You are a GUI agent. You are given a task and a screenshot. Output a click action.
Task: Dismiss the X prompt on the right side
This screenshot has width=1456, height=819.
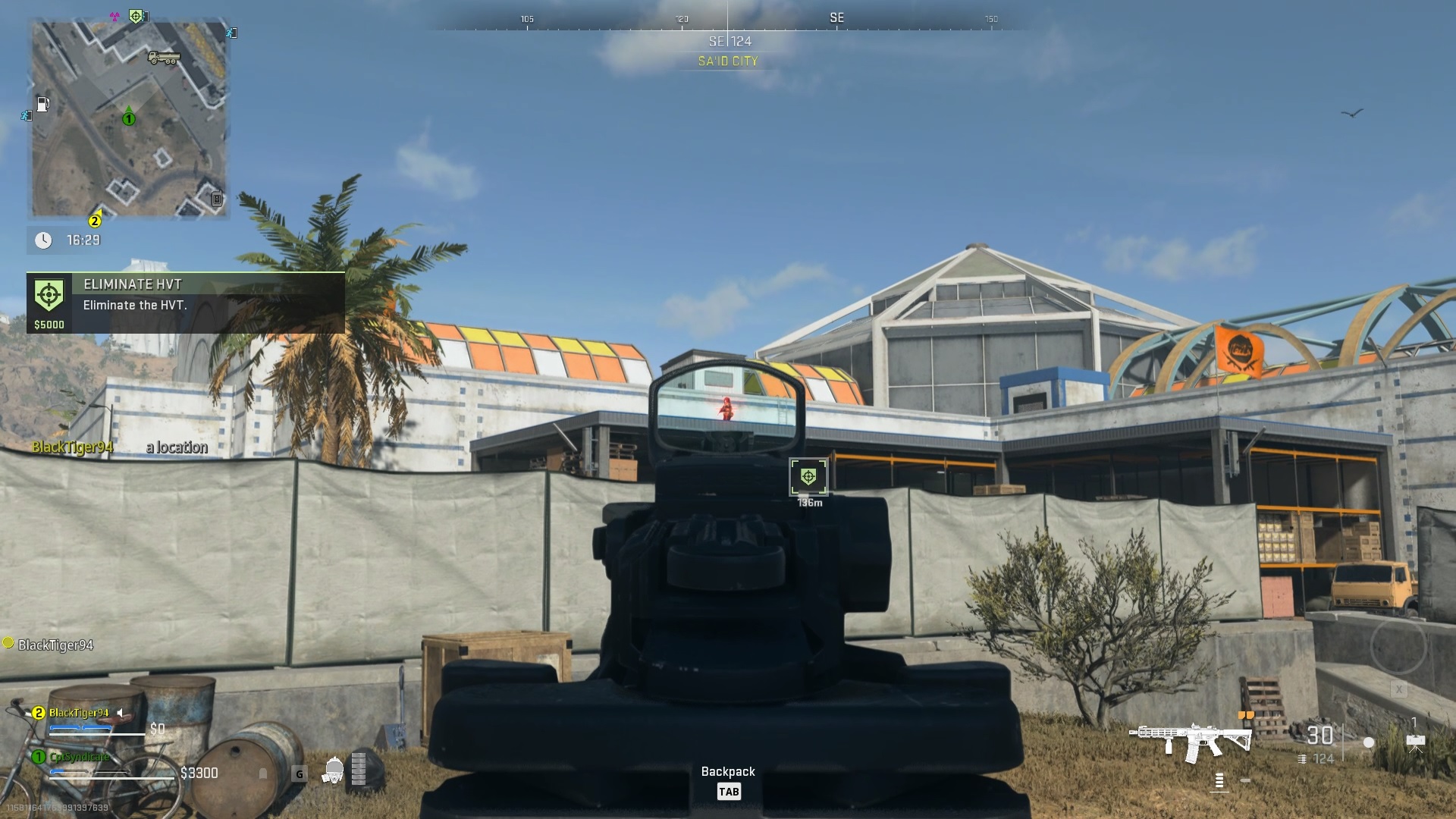coord(1398,689)
